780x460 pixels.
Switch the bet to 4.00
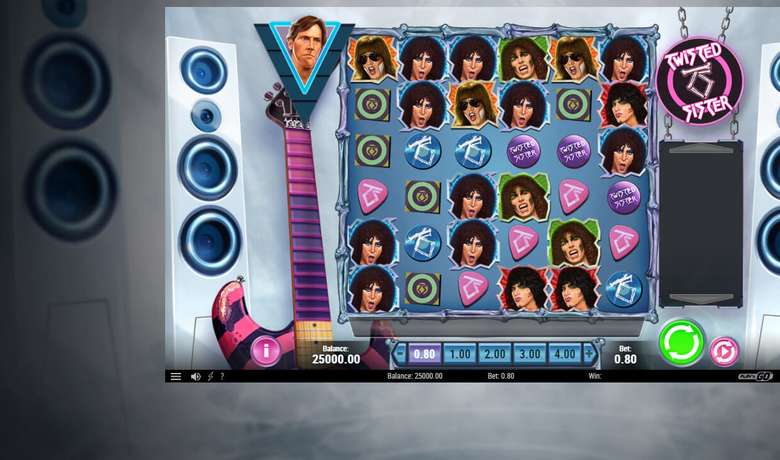[x=564, y=354]
